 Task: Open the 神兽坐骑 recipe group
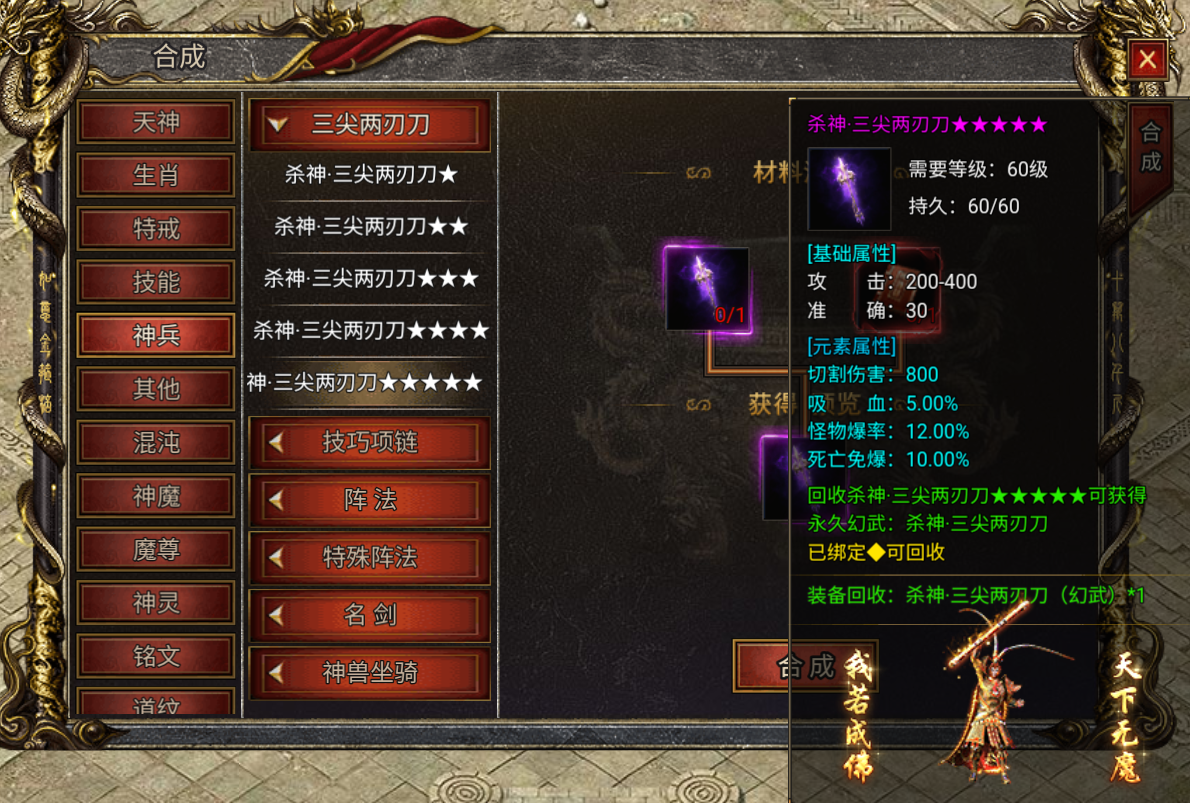tap(369, 673)
